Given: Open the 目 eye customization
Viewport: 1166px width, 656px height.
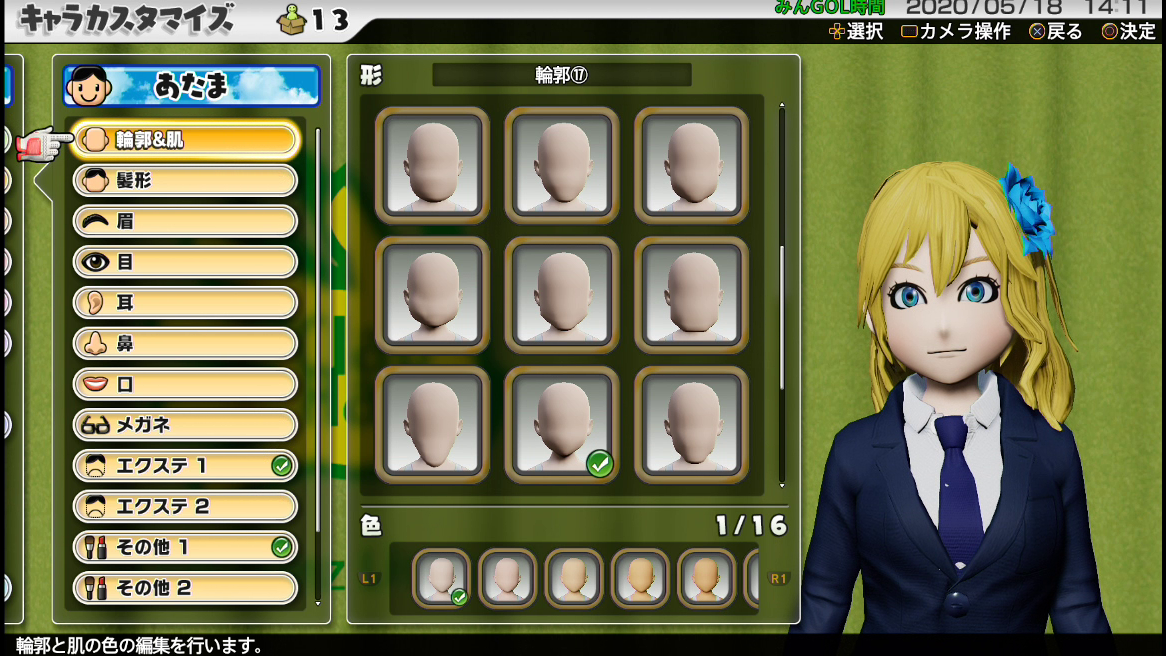Looking at the screenshot, I should (x=186, y=262).
